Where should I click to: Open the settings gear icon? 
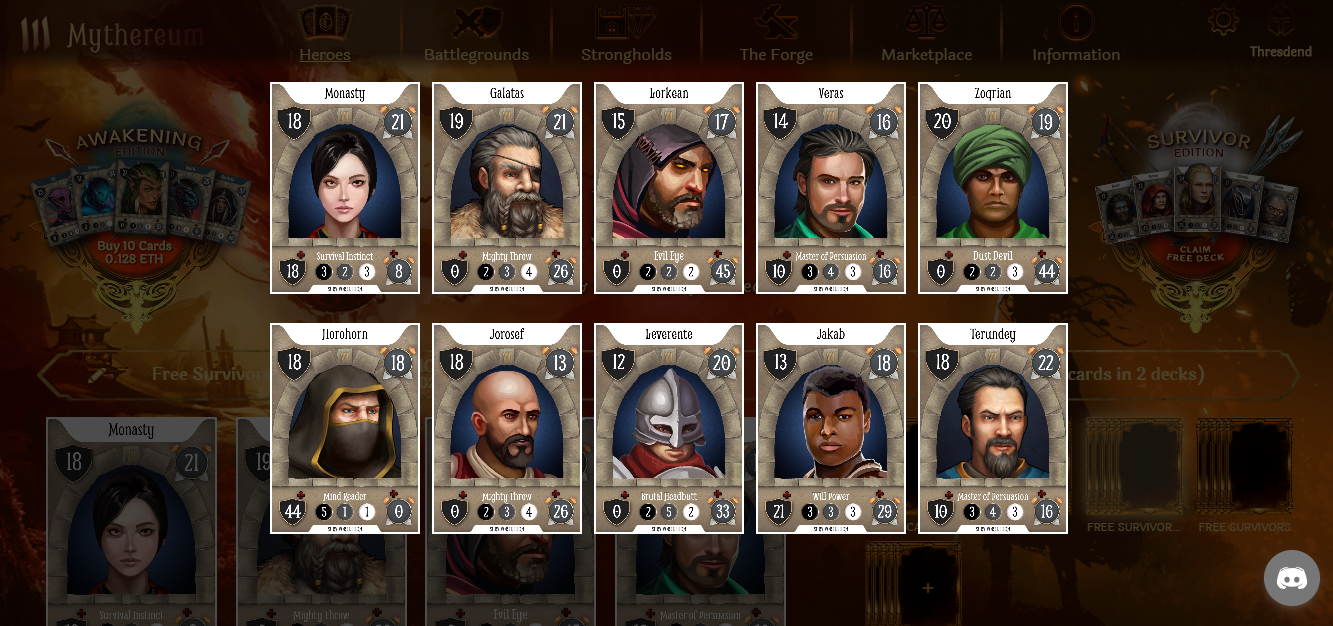pyautogui.click(x=1223, y=22)
